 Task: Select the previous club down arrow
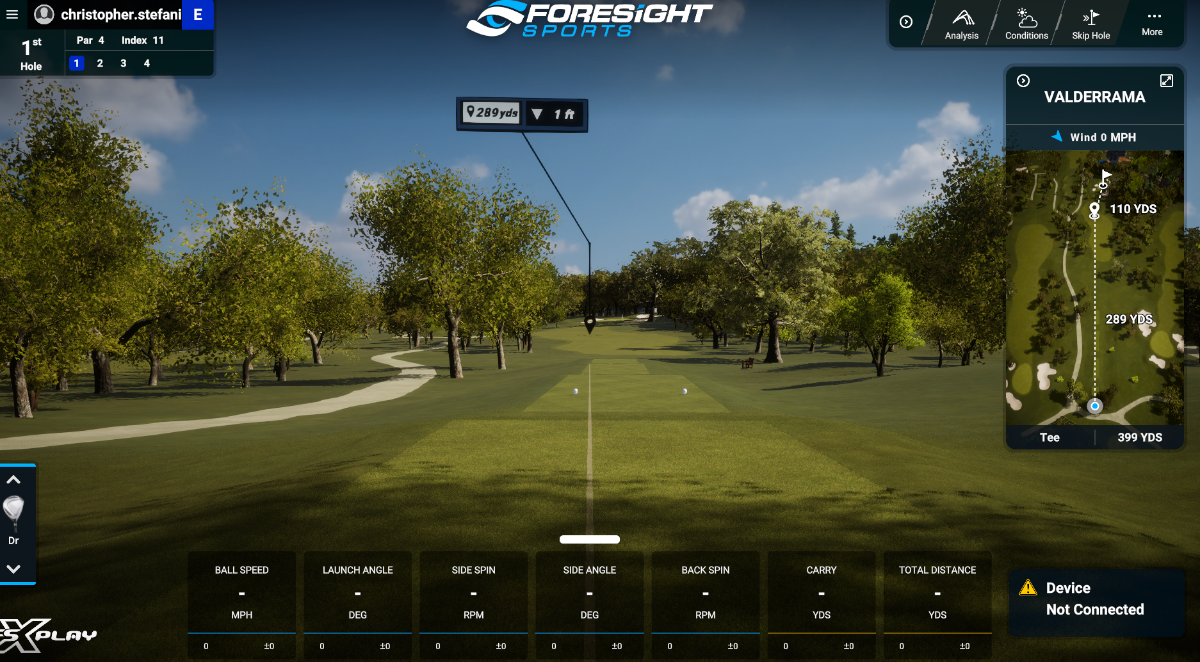pos(14,568)
